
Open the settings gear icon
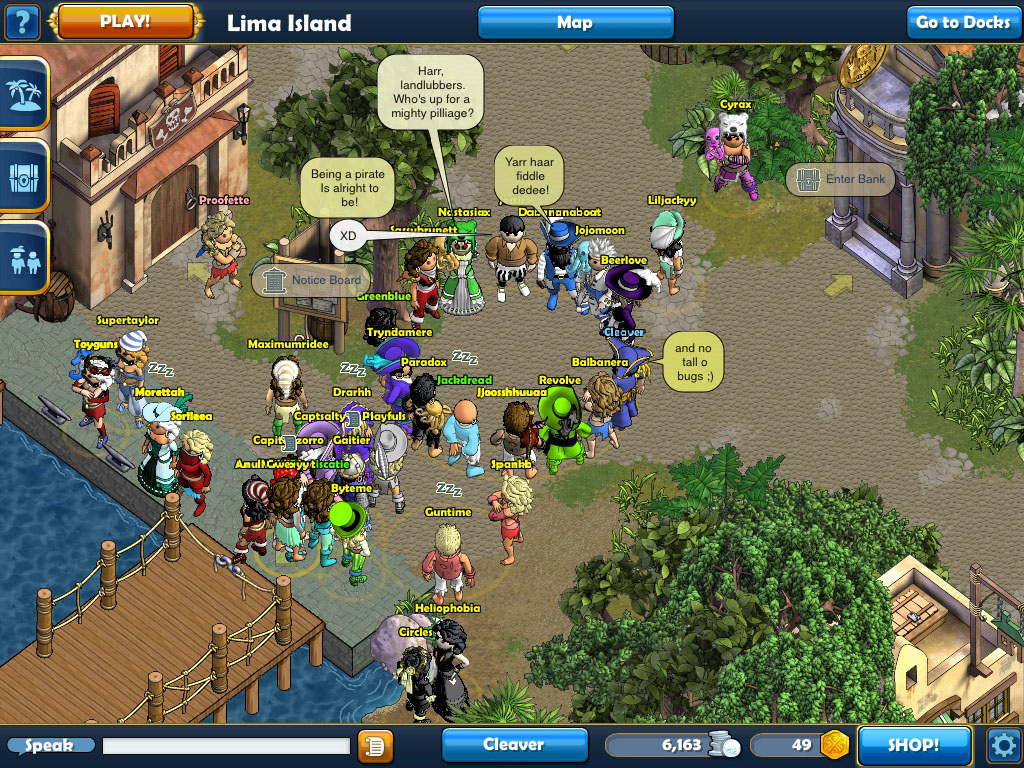pyautogui.click(x=1002, y=745)
